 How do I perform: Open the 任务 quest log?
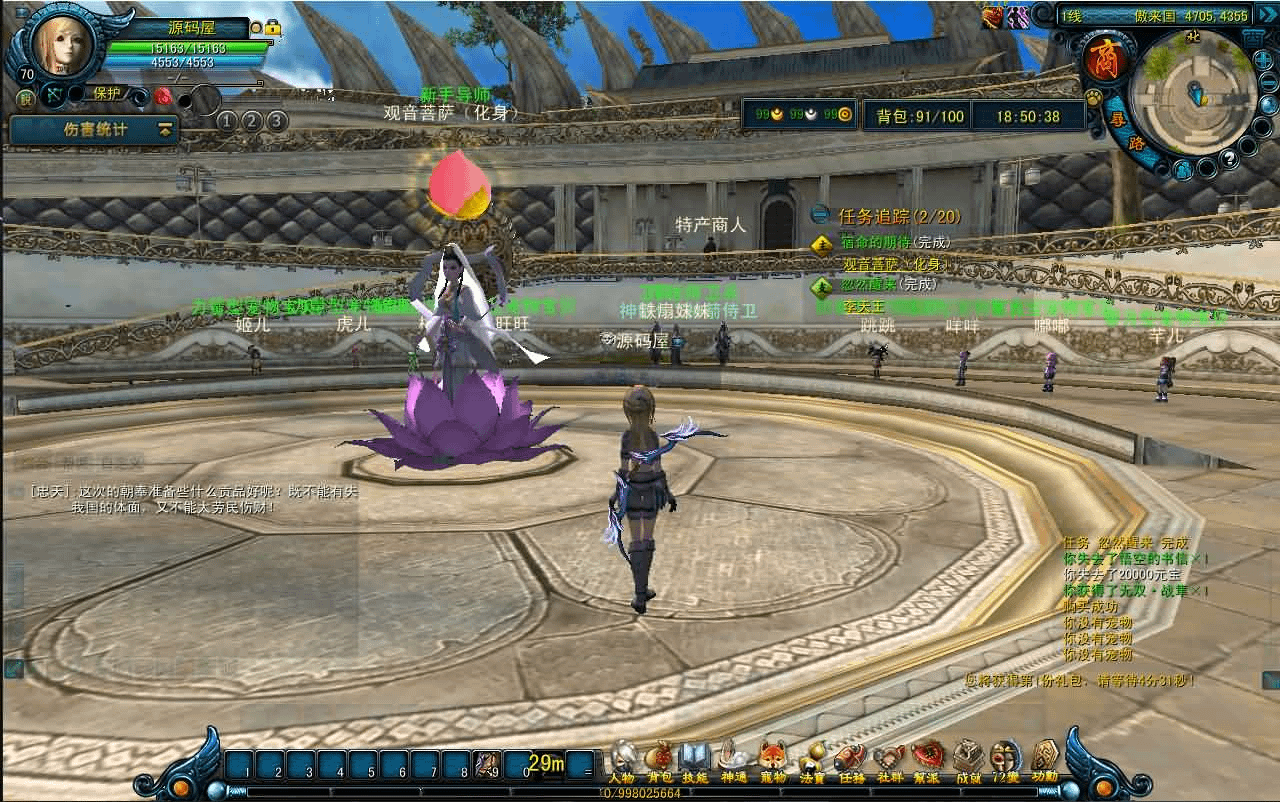[850, 759]
